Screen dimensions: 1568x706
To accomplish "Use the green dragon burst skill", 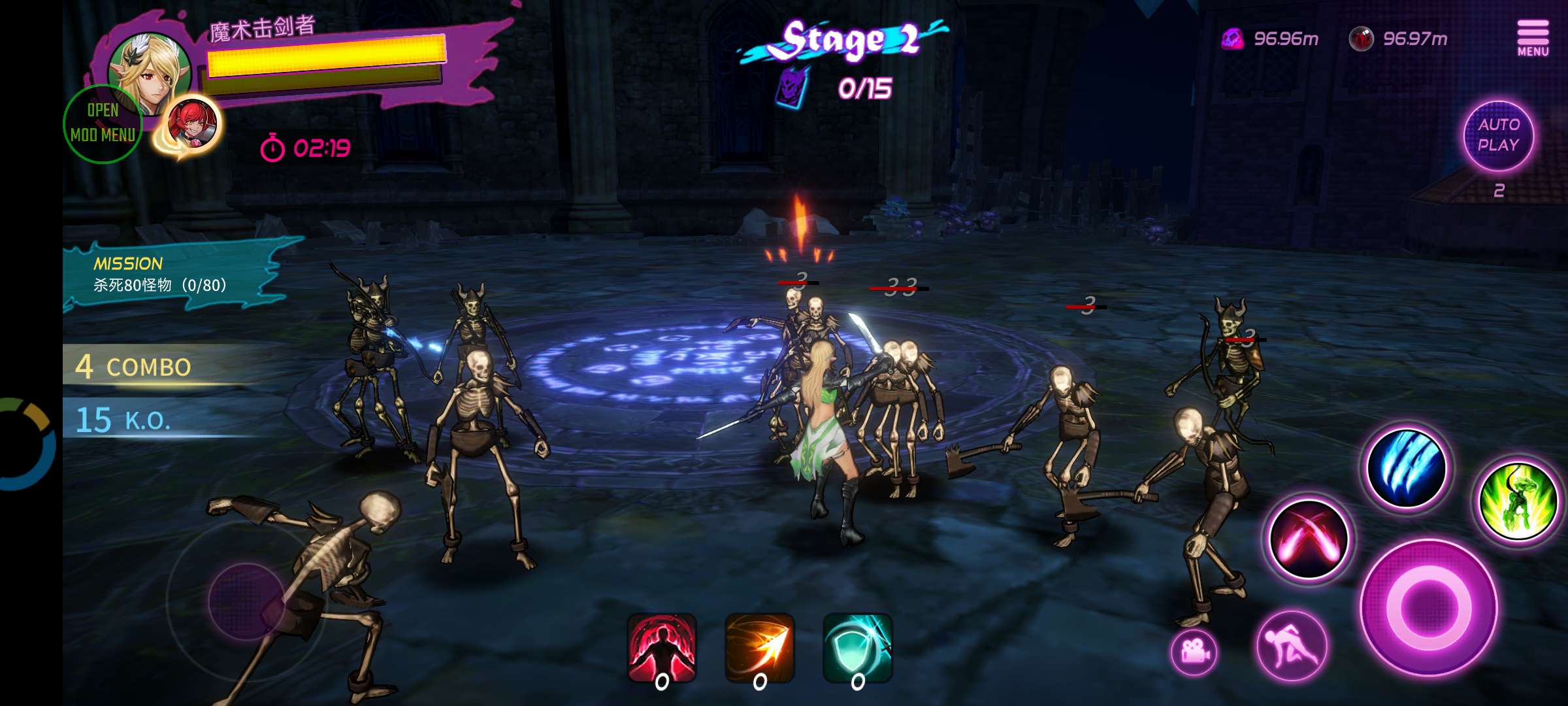I will [1518, 501].
